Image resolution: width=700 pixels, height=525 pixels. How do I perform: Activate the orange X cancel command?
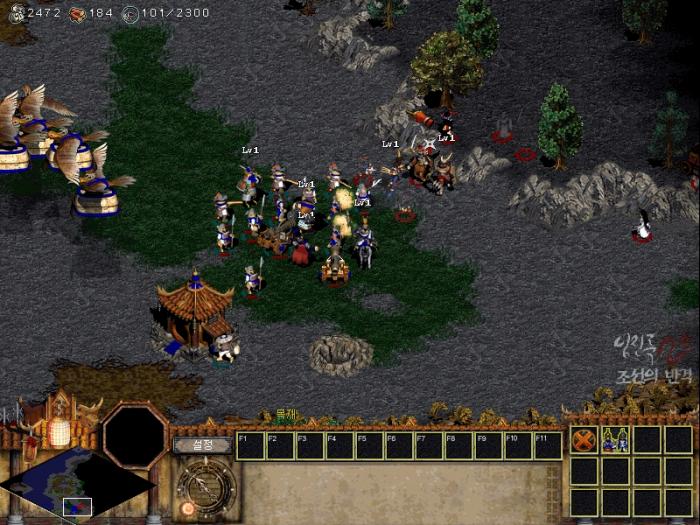point(583,440)
